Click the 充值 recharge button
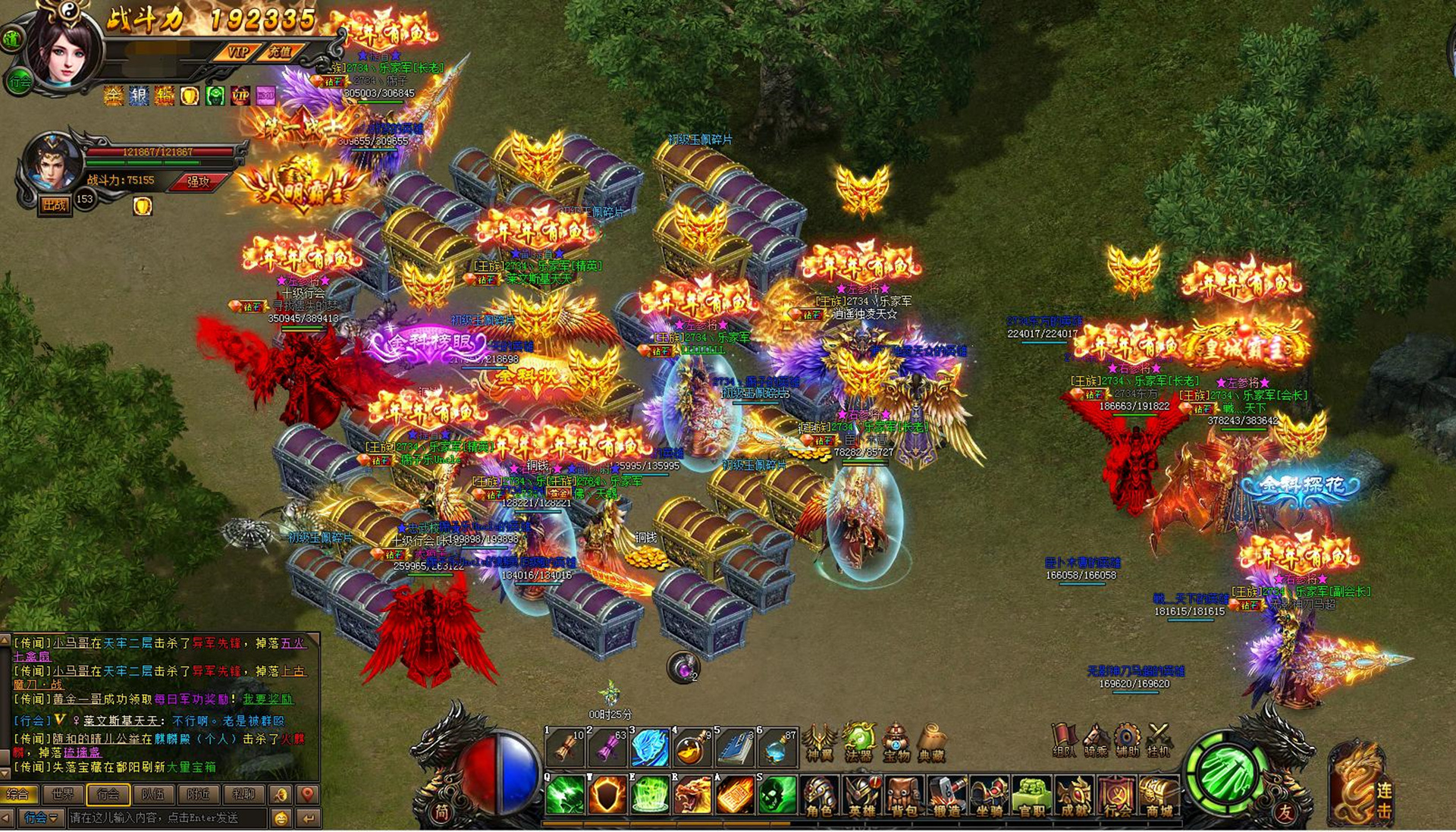 280,52
